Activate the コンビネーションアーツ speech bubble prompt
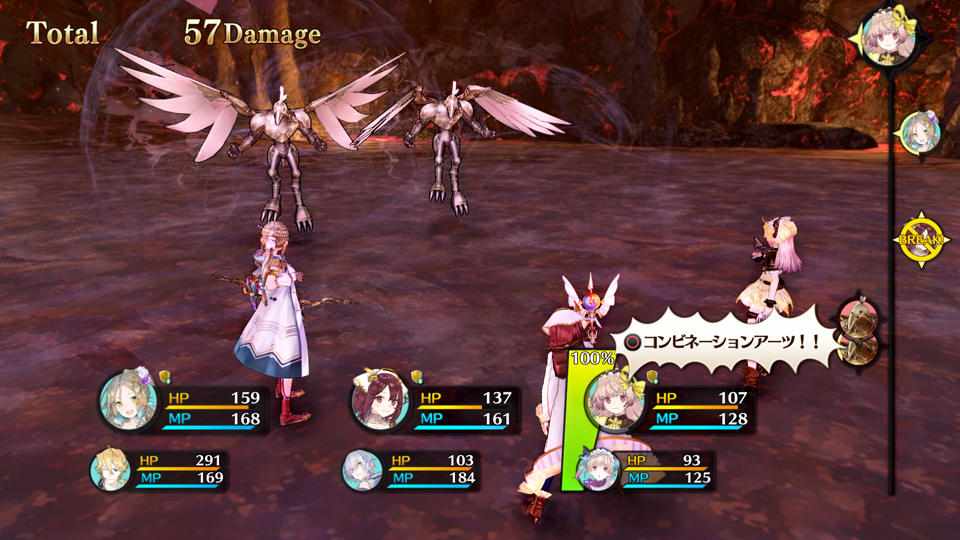Screen dimensions: 960x540 point(722,341)
